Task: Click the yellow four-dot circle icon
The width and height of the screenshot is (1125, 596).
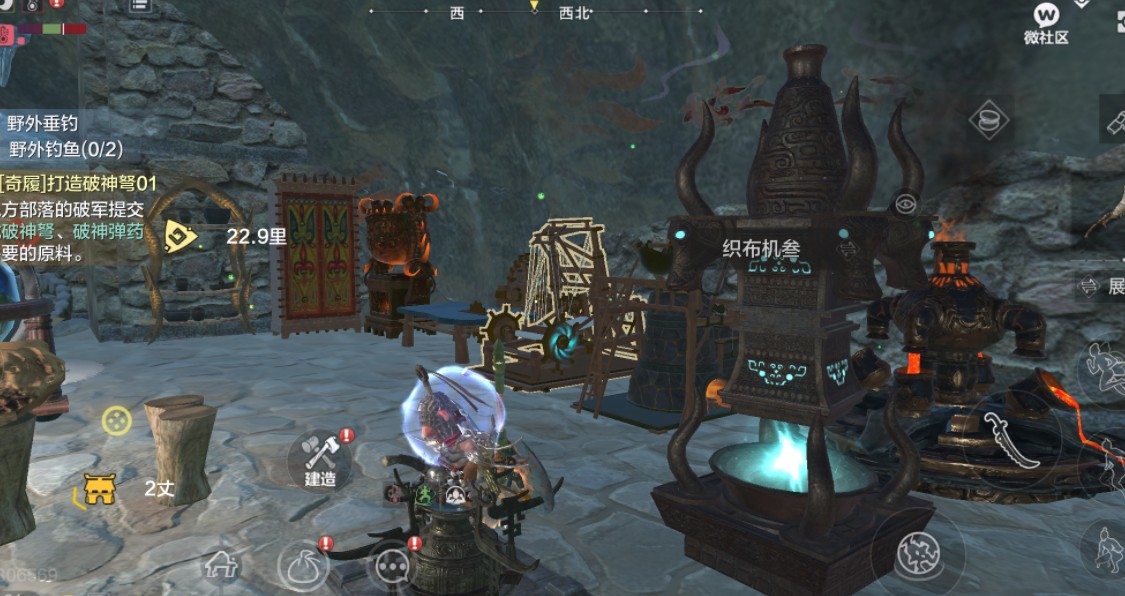Action: [x=117, y=420]
